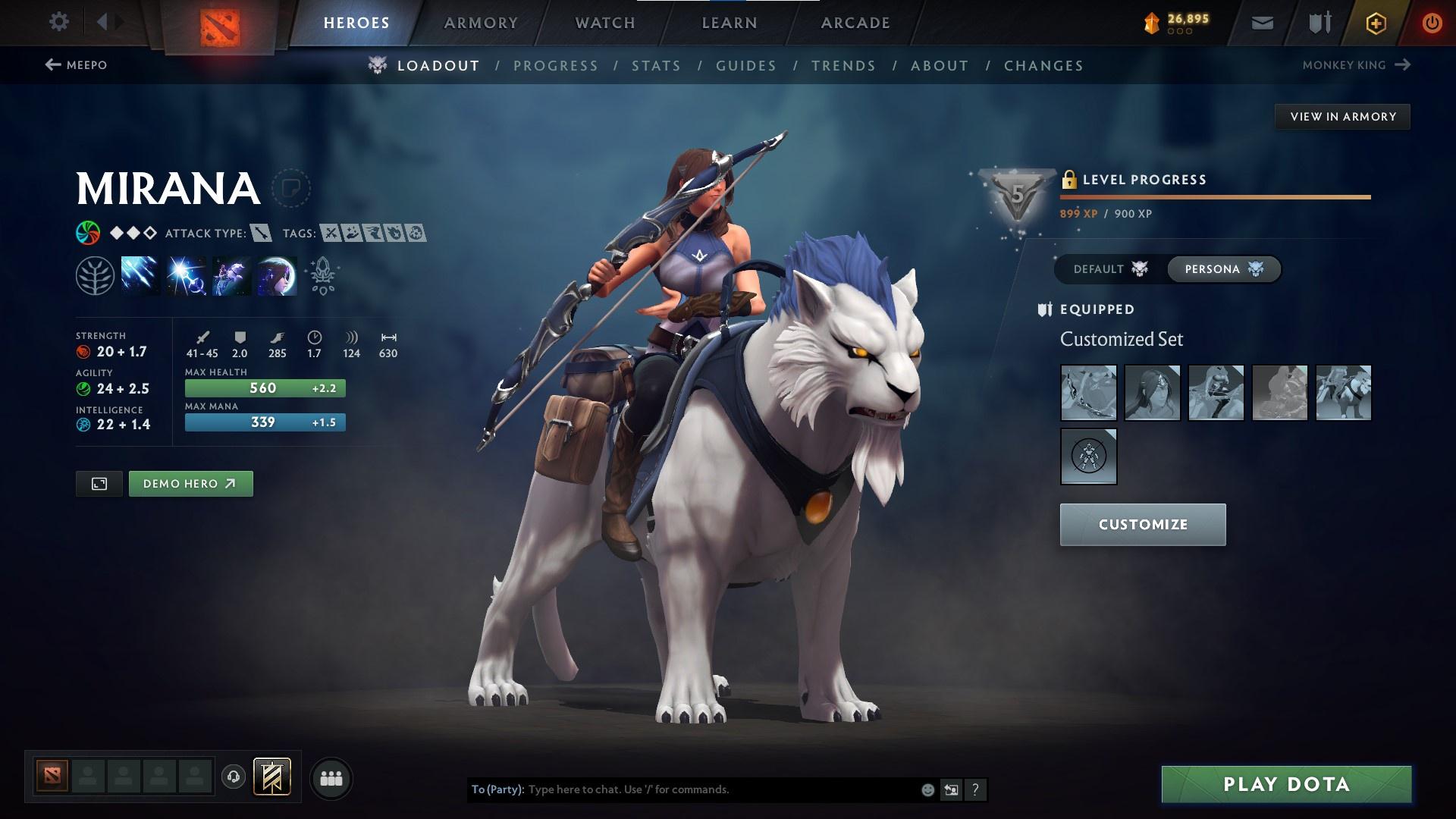
Task: Select the Starstorm ability icon
Action: (x=140, y=275)
